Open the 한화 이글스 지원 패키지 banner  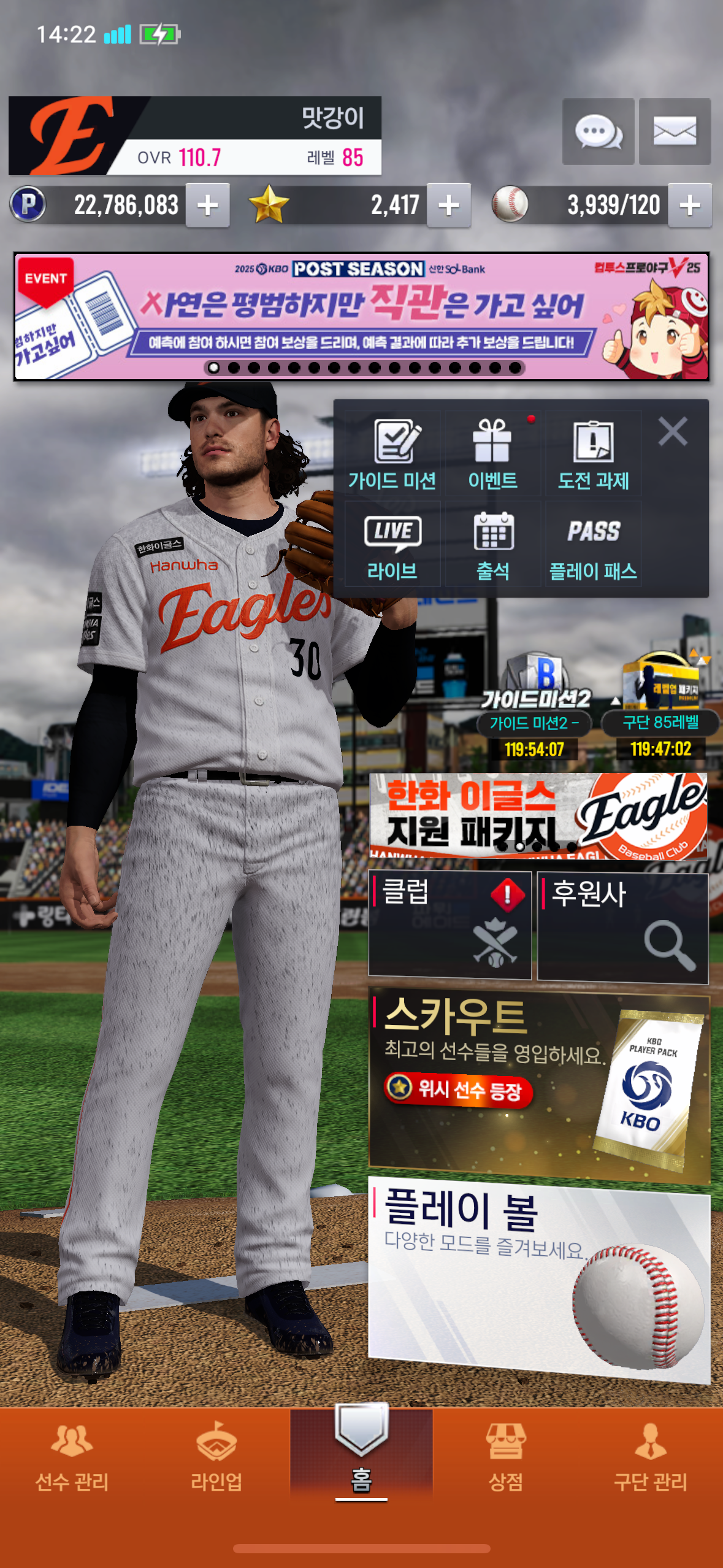click(538, 816)
